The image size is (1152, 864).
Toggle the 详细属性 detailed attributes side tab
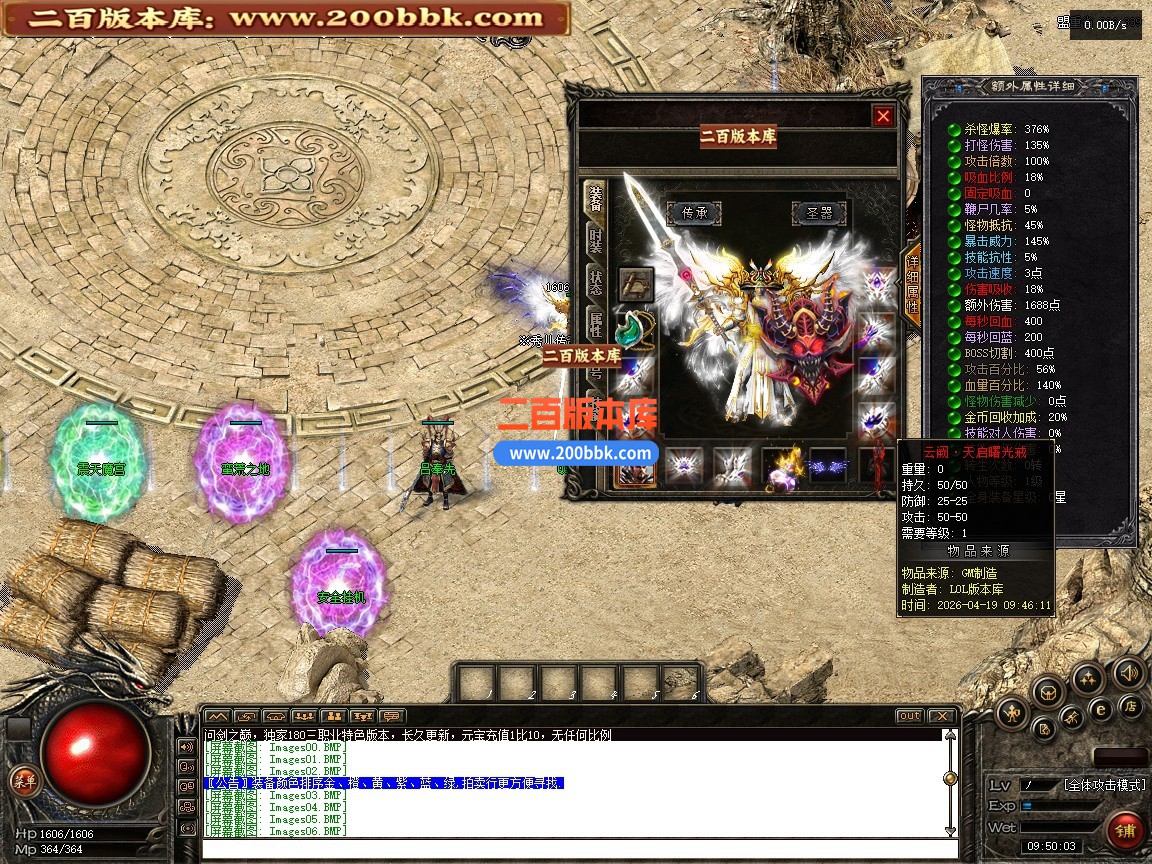911,284
